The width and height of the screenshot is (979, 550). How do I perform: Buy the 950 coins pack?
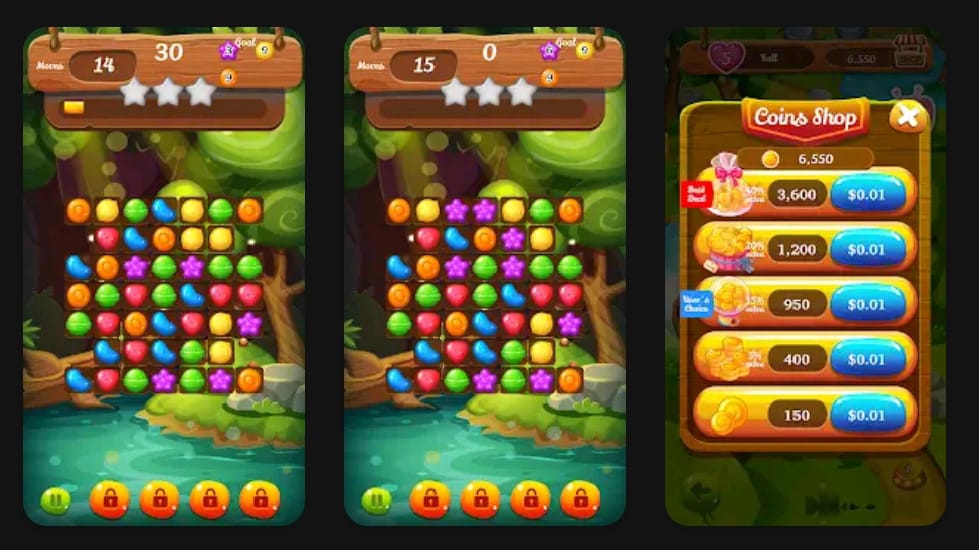click(x=867, y=304)
